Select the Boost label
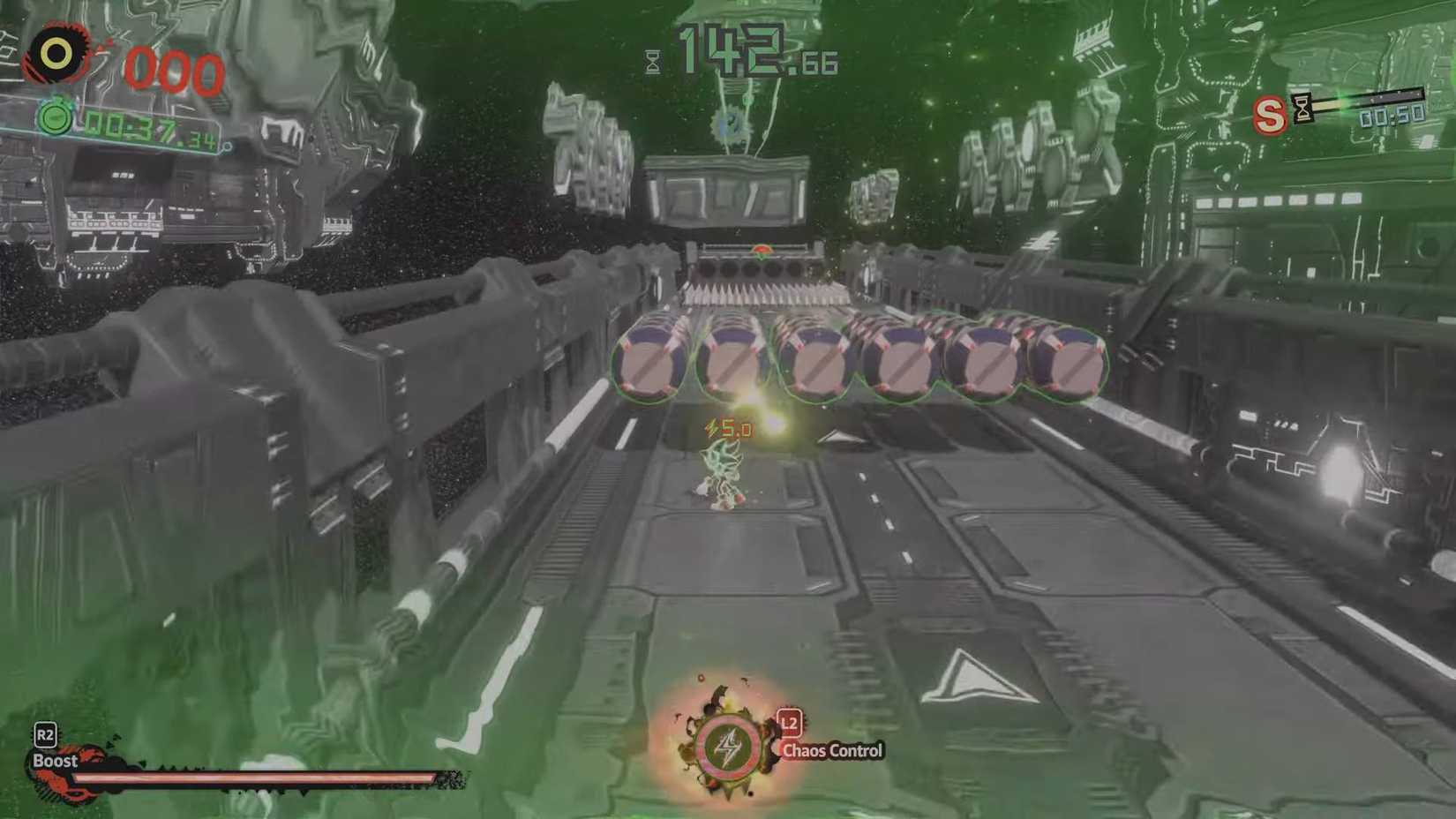 point(56,760)
